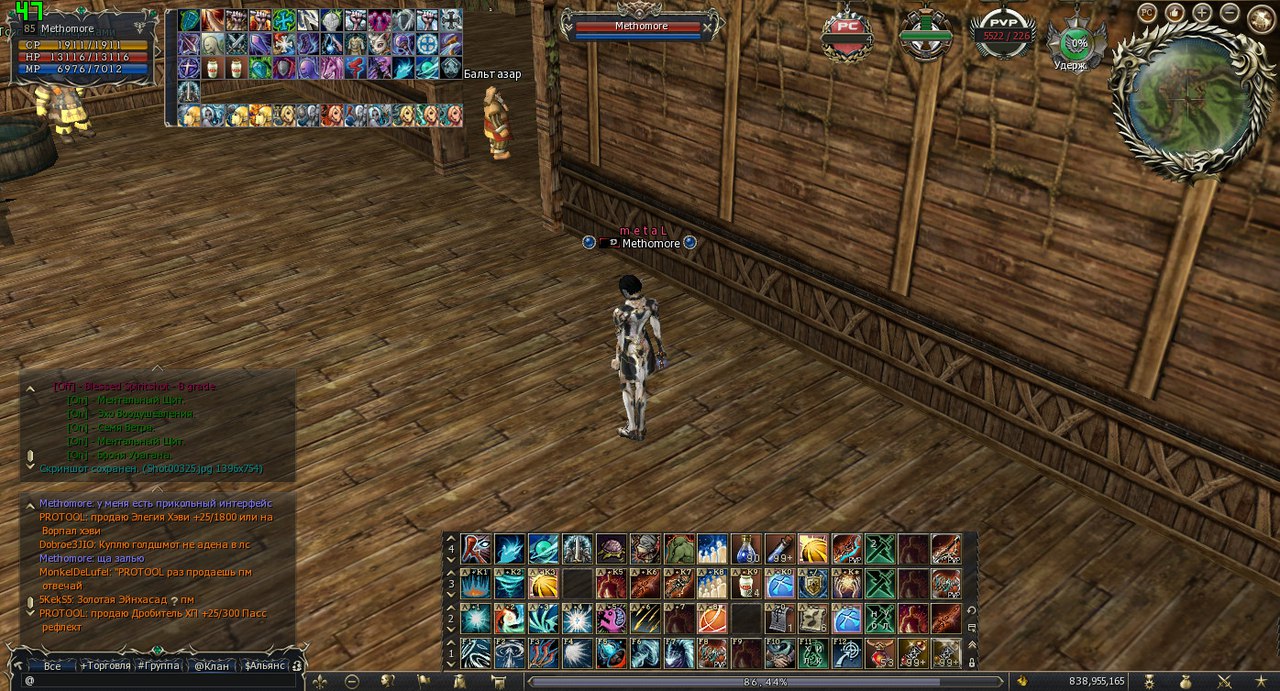Close the Methomore target window

[708, 27]
